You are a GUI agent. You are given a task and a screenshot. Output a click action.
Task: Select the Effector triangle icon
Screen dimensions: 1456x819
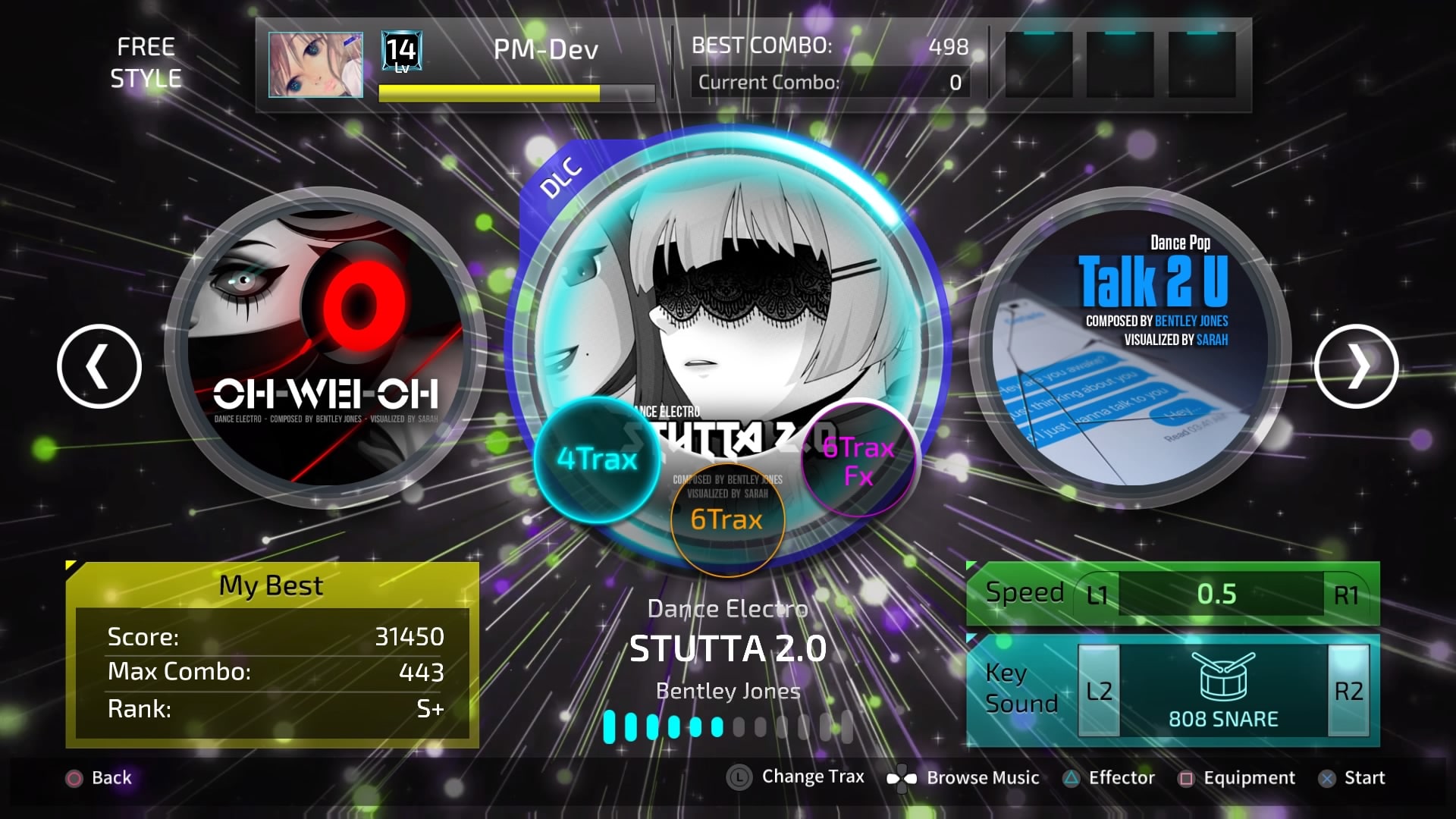(1072, 778)
